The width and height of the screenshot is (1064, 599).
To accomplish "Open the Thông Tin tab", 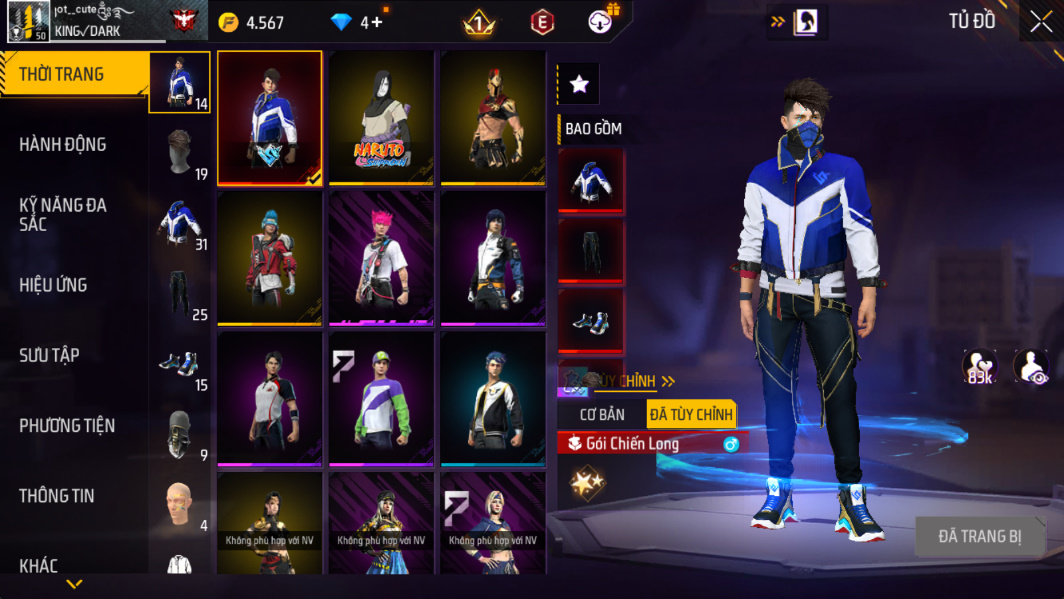I will (x=56, y=496).
